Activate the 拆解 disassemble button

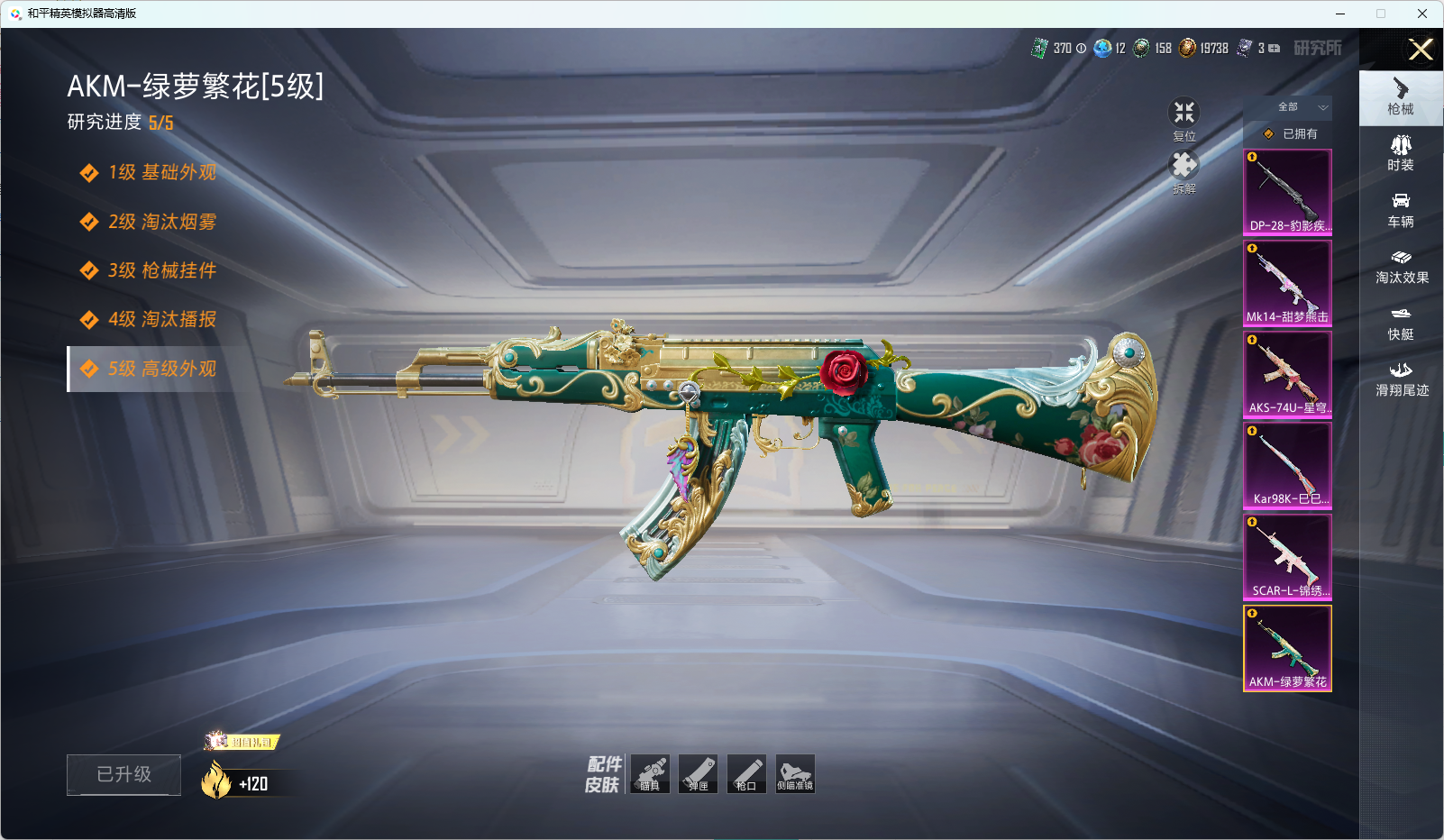[x=1184, y=170]
